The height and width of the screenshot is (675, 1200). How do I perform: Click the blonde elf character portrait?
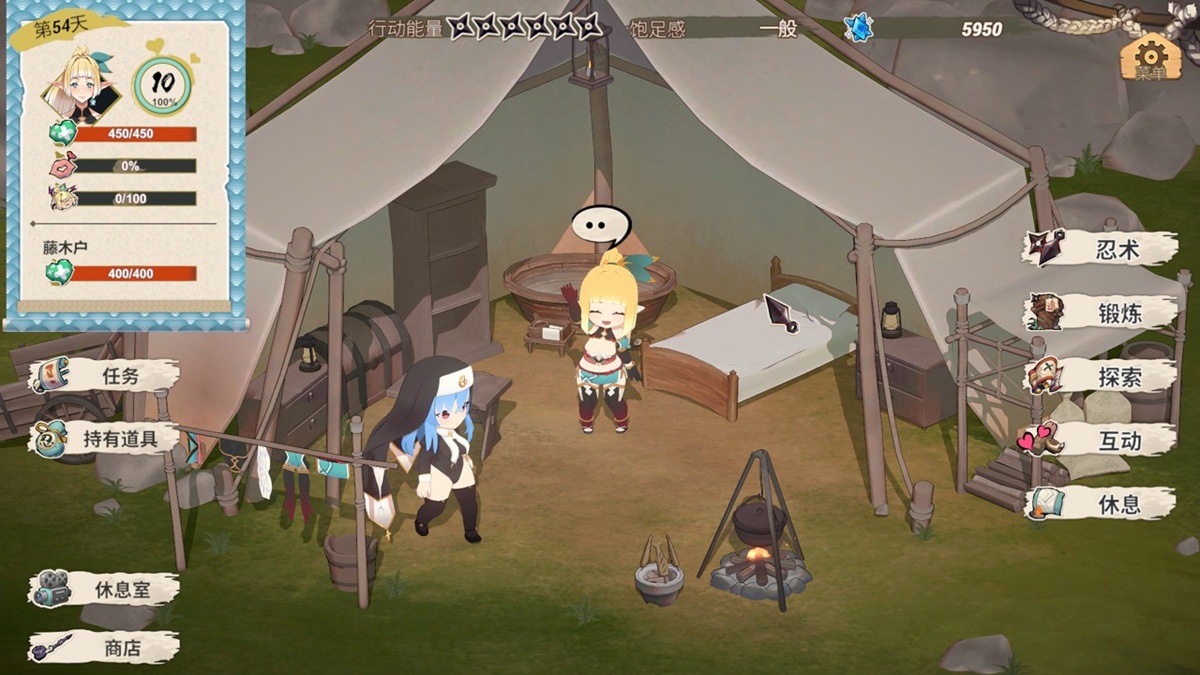(x=80, y=85)
